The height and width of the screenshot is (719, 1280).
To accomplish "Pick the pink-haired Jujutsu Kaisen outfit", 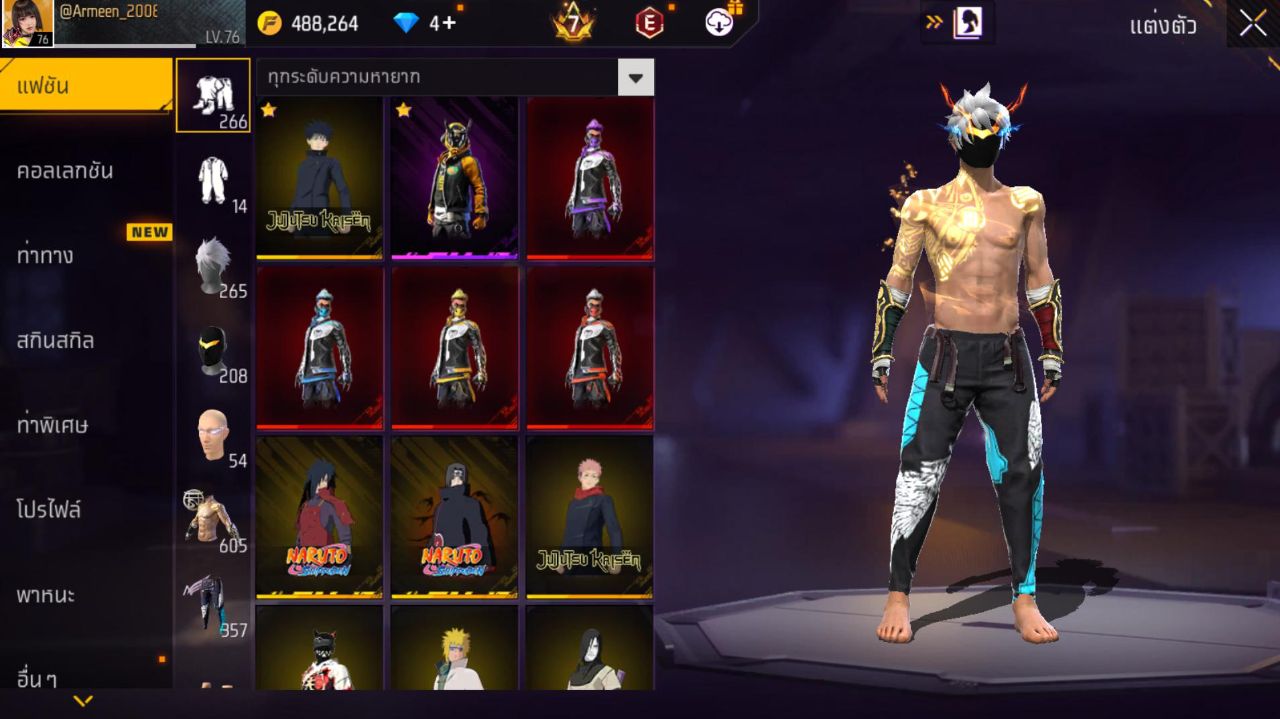I will [589, 517].
